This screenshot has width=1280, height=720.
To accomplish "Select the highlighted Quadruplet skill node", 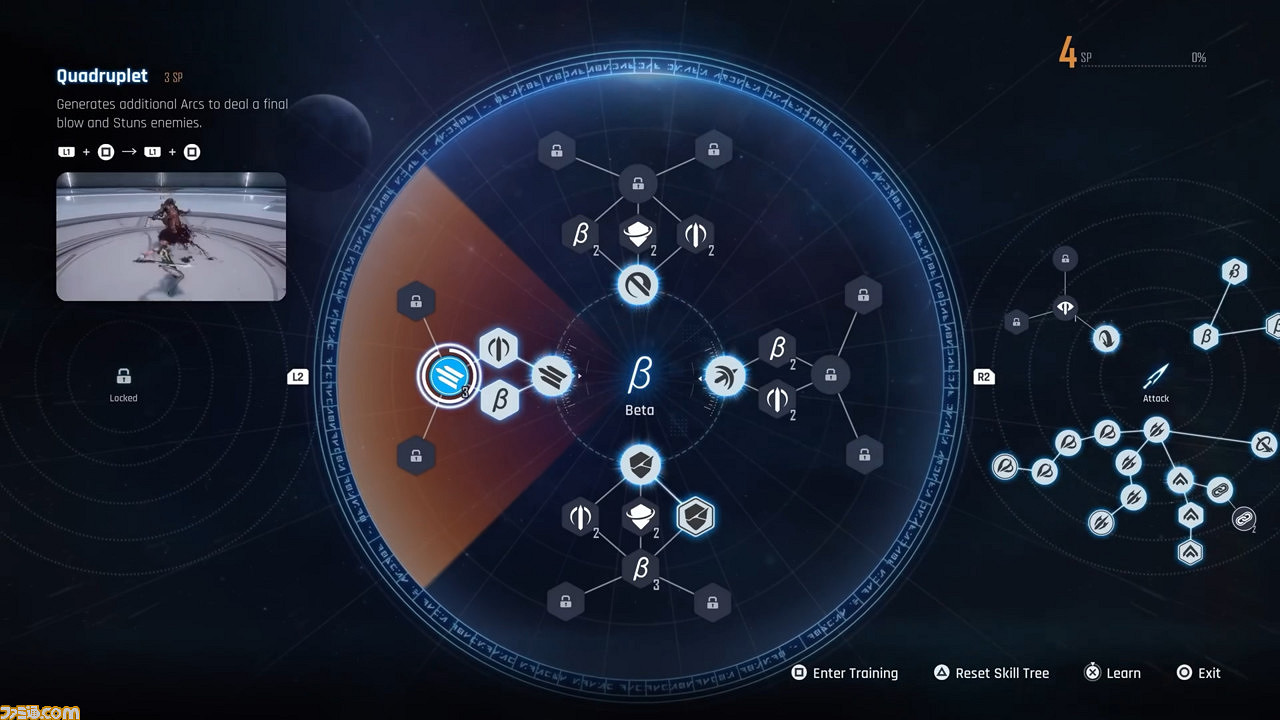I will pyautogui.click(x=449, y=375).
